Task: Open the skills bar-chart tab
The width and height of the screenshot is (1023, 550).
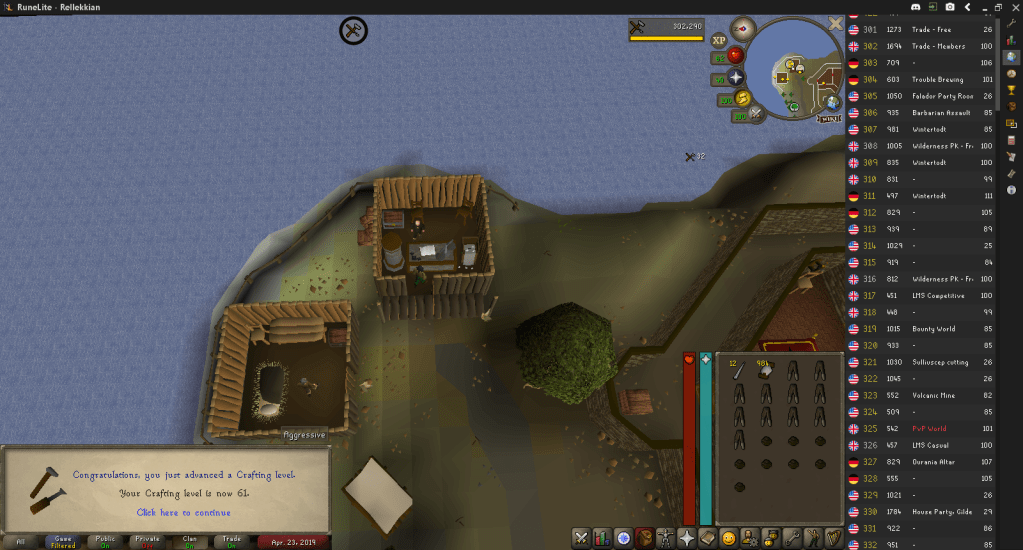Action: [x=602, y=538]
